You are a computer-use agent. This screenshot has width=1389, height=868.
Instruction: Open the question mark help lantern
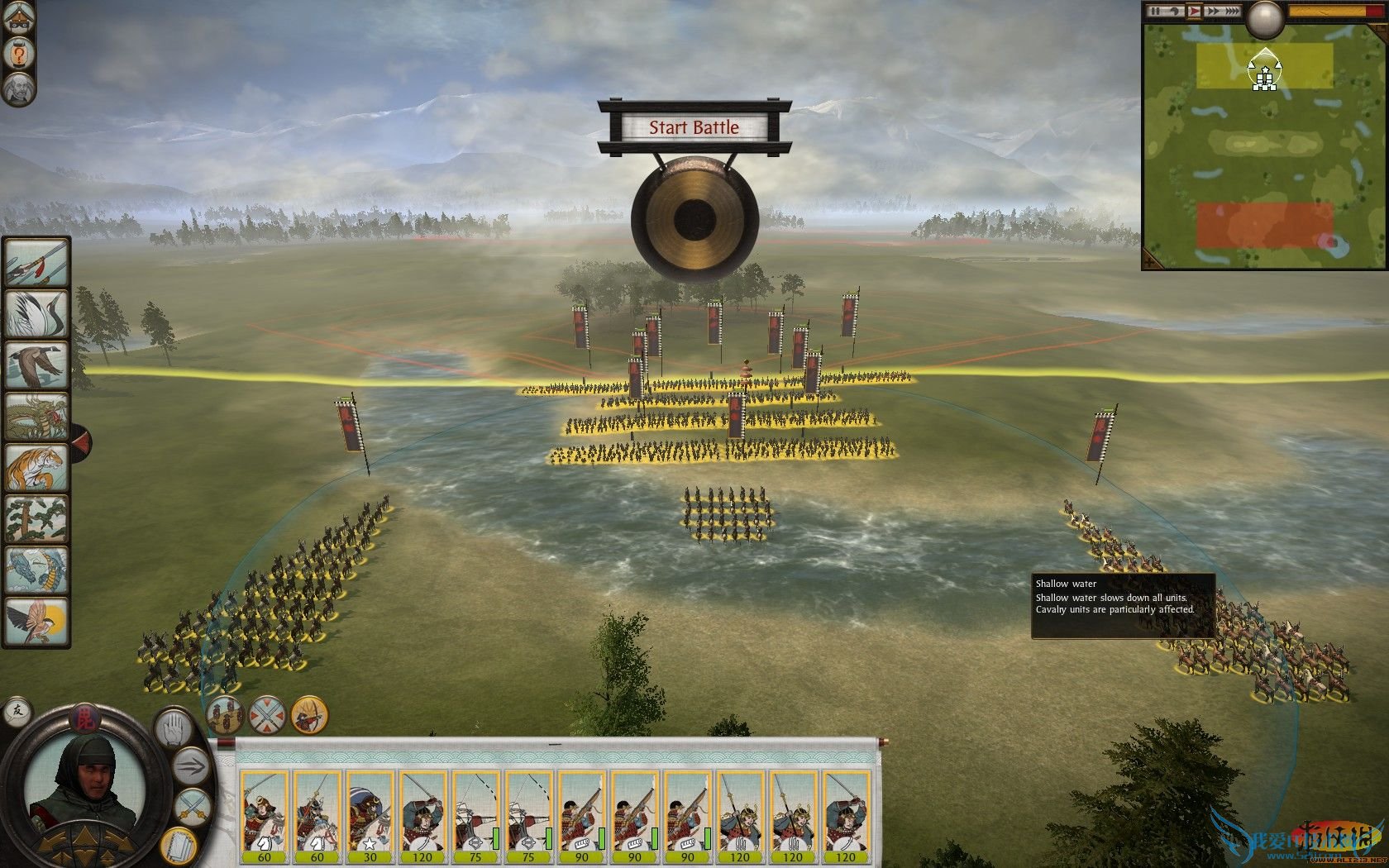coord(17,55)
